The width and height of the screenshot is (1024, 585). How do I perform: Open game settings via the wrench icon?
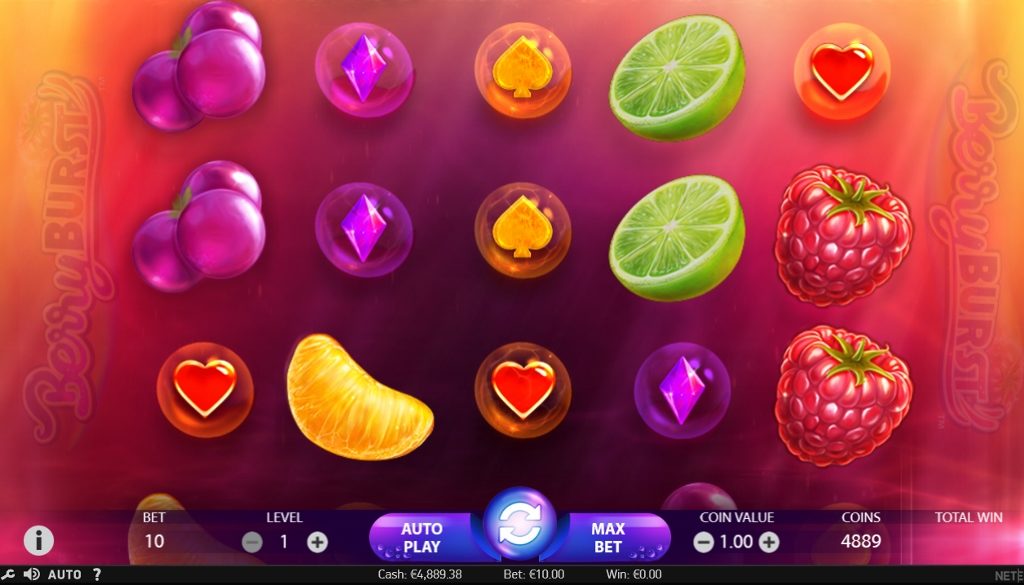click(10, 575)
